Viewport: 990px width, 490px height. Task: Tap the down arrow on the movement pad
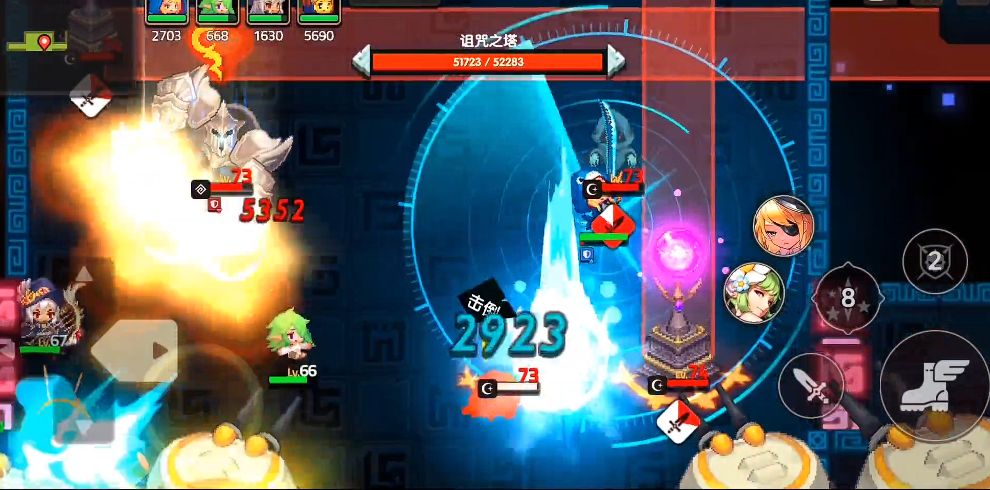[85, 425]
